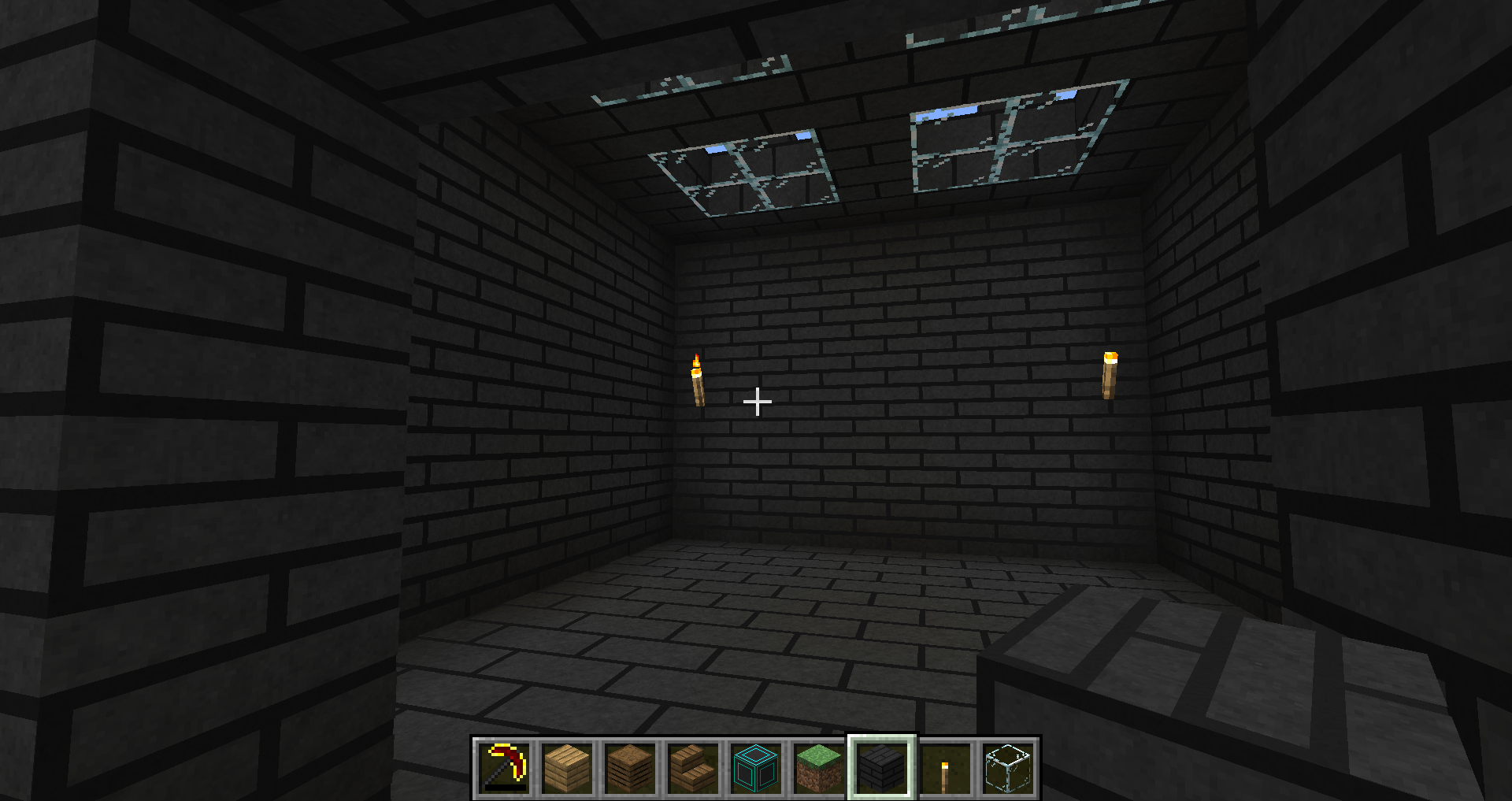Select the red and yellow pickaxe slot
The image size is (1512, 801).
(504, 767)
